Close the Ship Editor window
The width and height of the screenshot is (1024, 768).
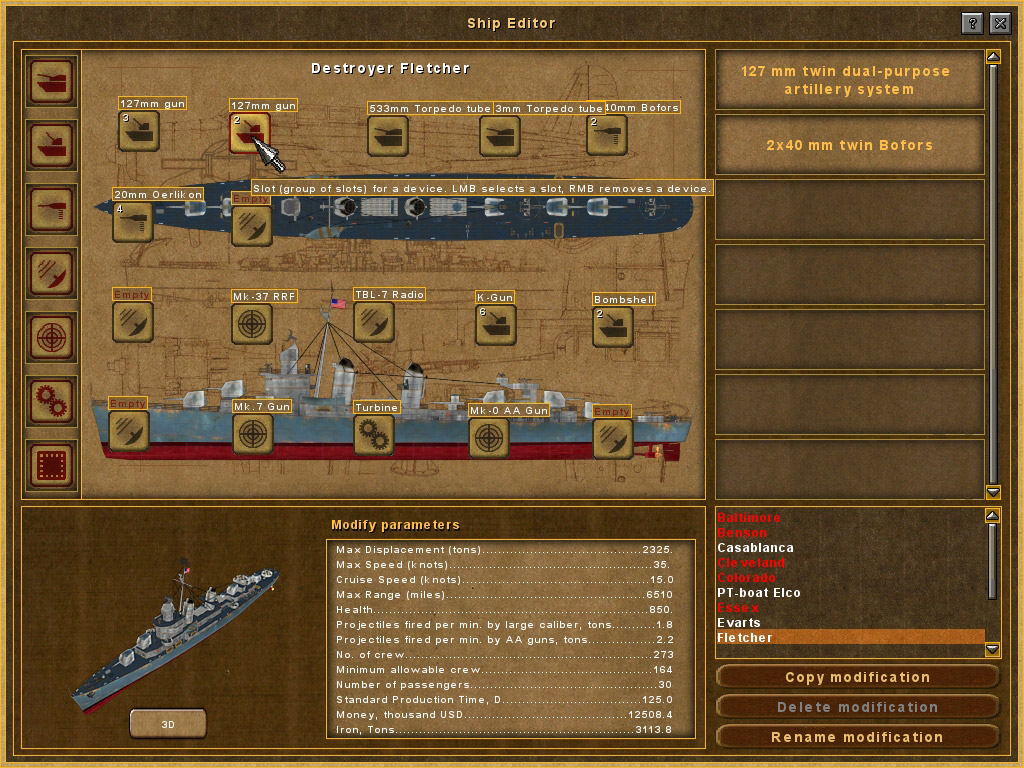tap(999, 23)
